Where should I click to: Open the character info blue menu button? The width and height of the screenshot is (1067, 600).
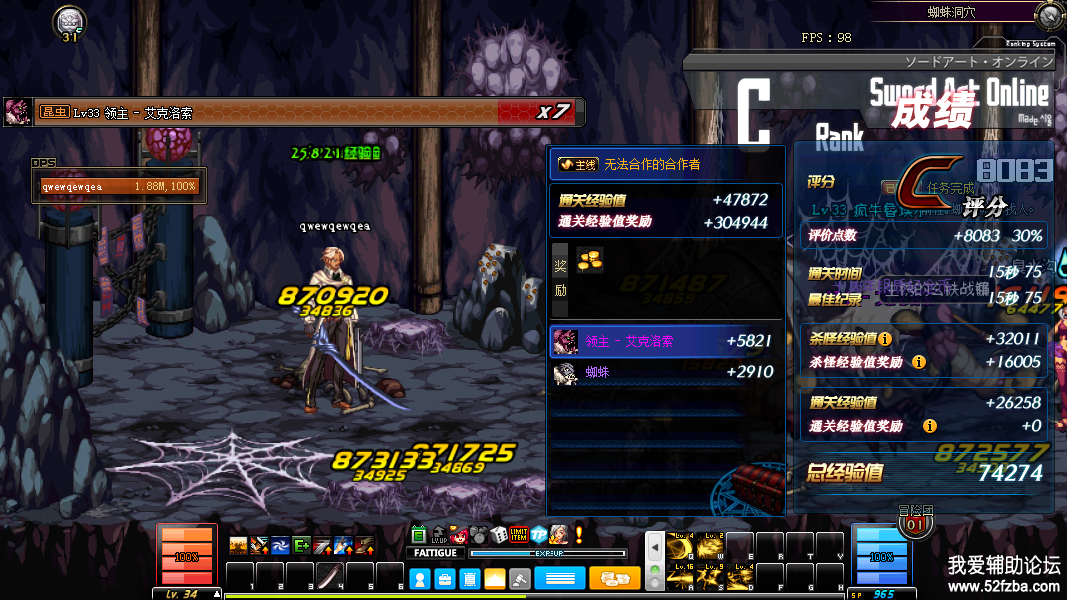pos(420,579)
